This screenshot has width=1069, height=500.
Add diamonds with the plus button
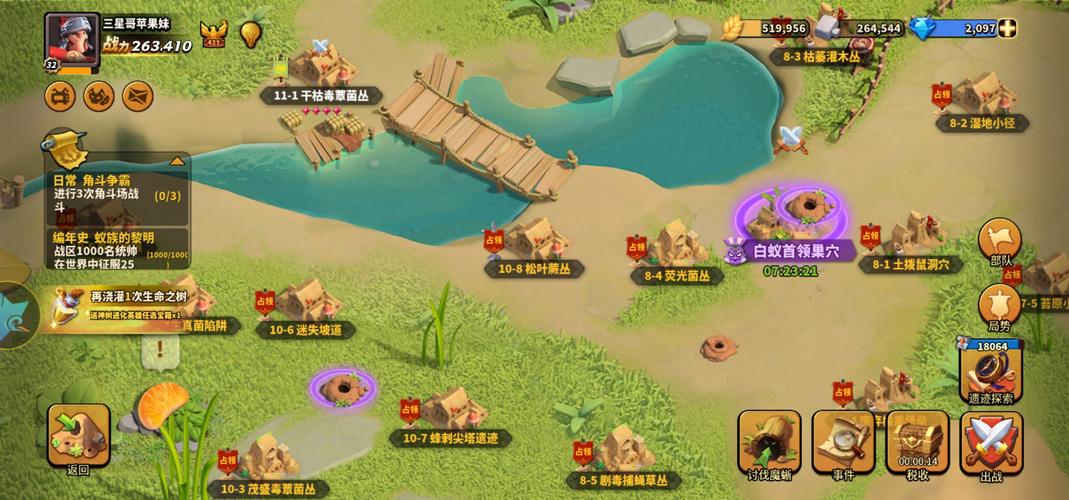[1006, 28]
